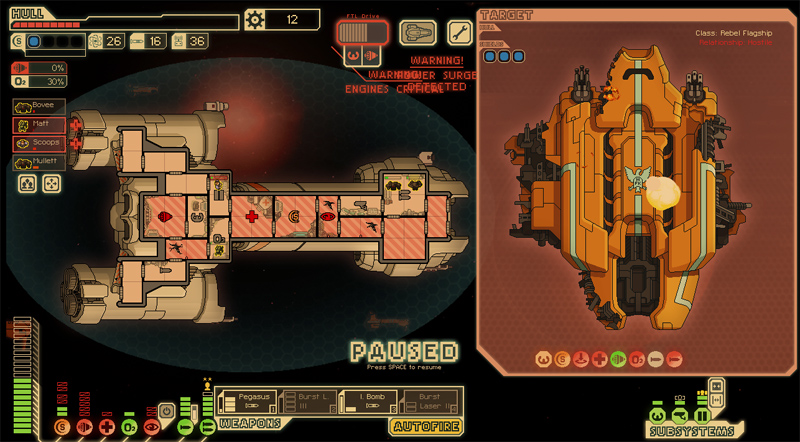Toggle the Autofire button

tap(426, 427)
